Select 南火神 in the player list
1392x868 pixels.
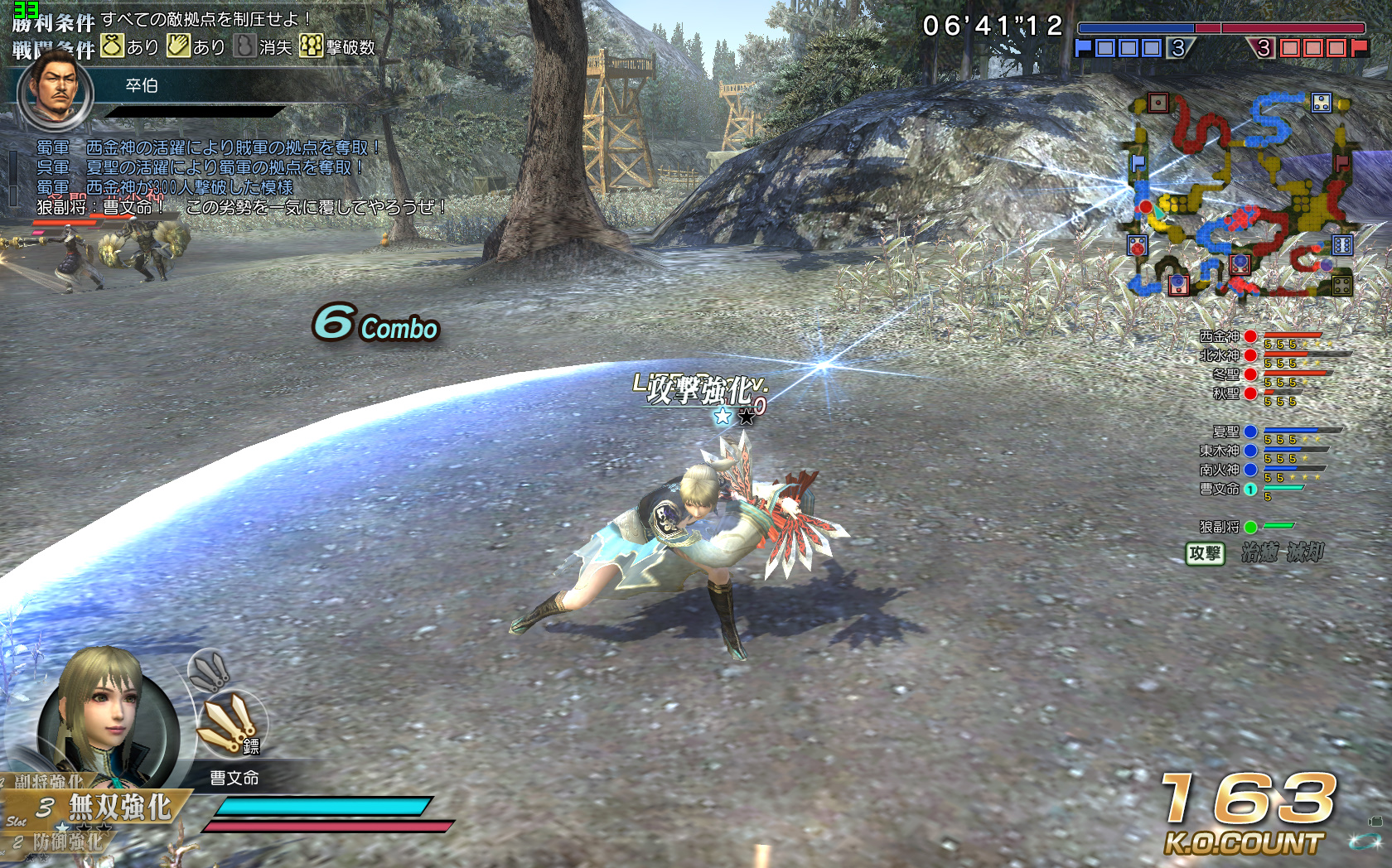tap(1220, 470)
